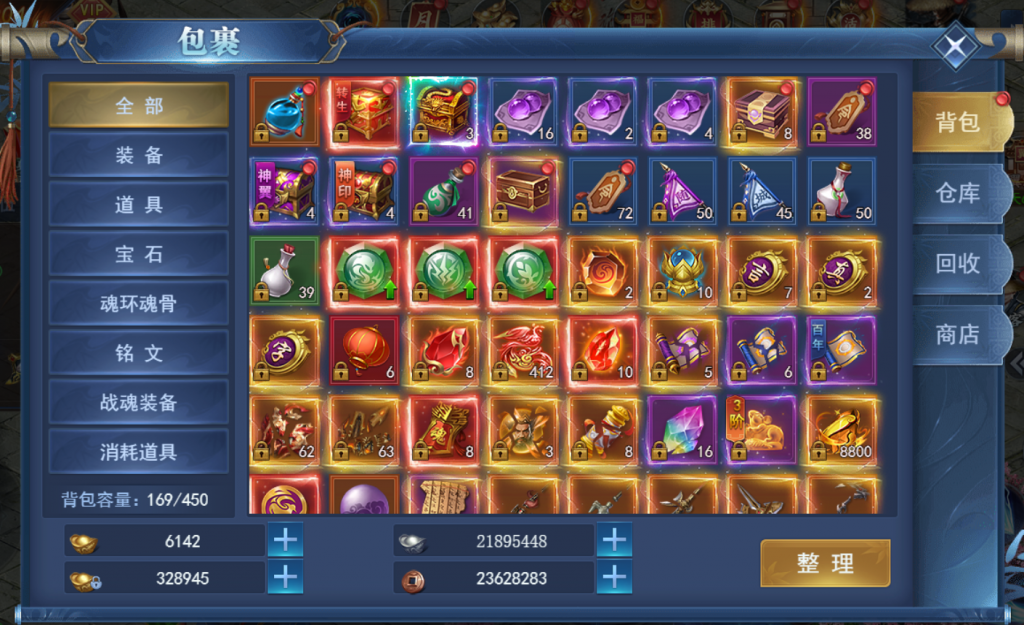The image size is (1024, 625).
Task: Click the 整理 sort button
Action: [825, 563]
